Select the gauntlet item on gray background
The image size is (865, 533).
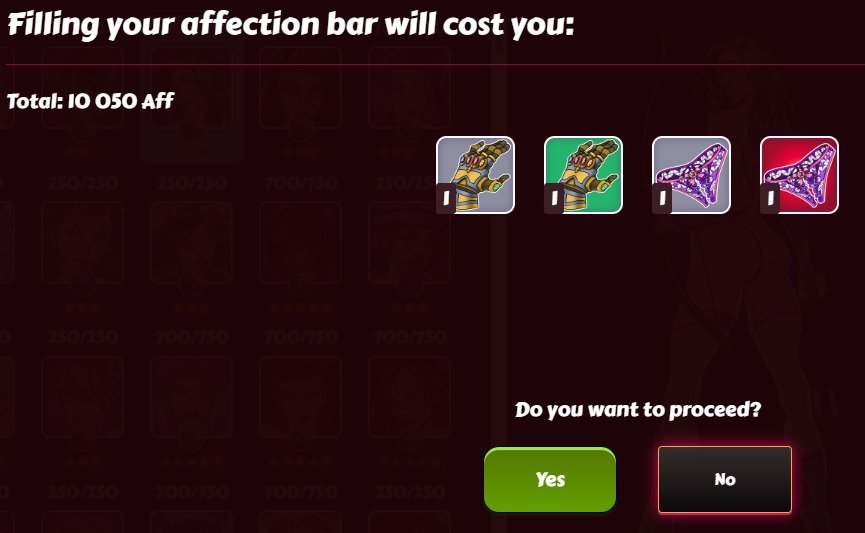pyautogui.click(x=475, y=175)
